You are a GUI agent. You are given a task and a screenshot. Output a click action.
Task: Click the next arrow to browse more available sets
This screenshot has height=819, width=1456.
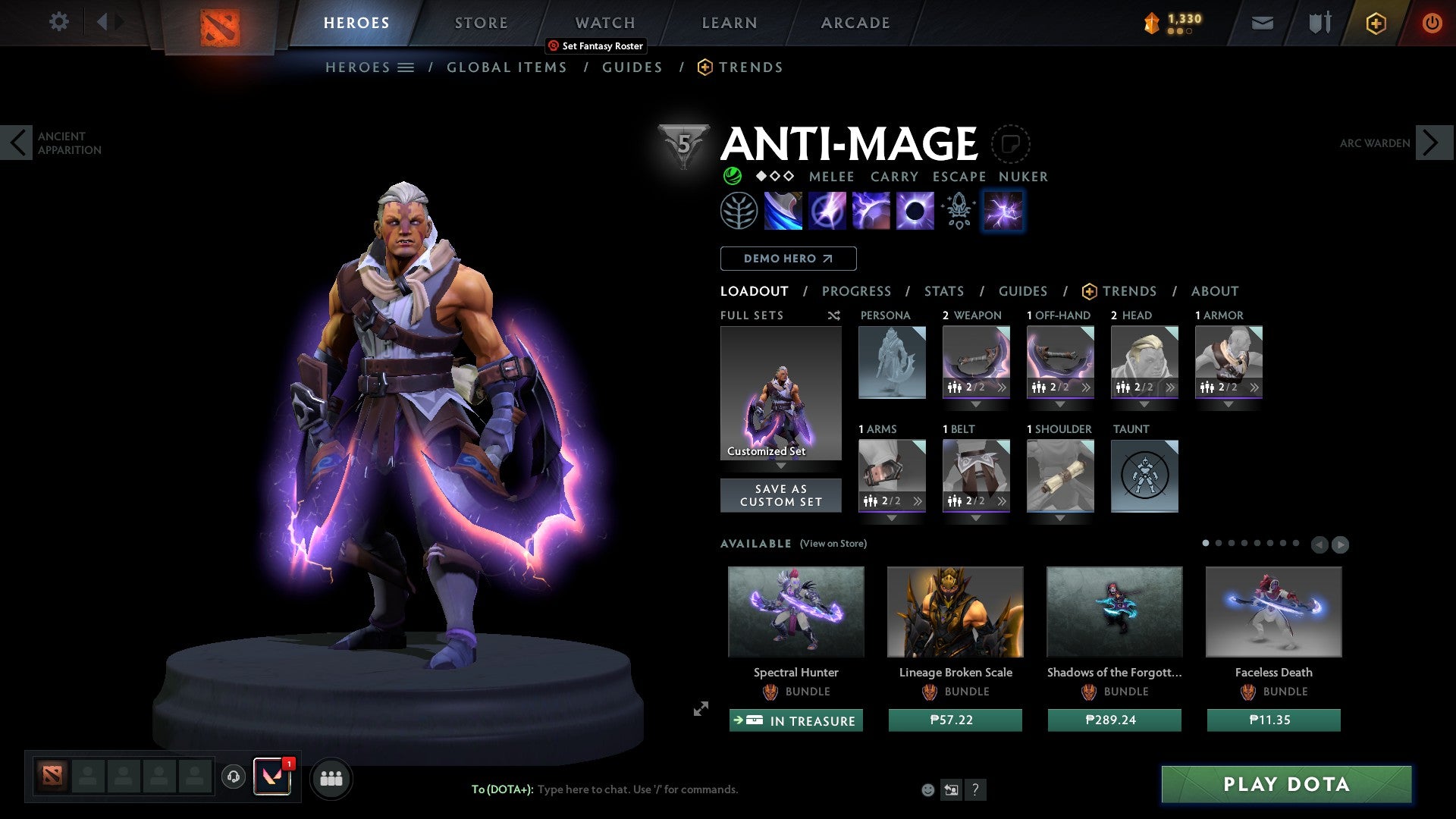[1341, 544]
